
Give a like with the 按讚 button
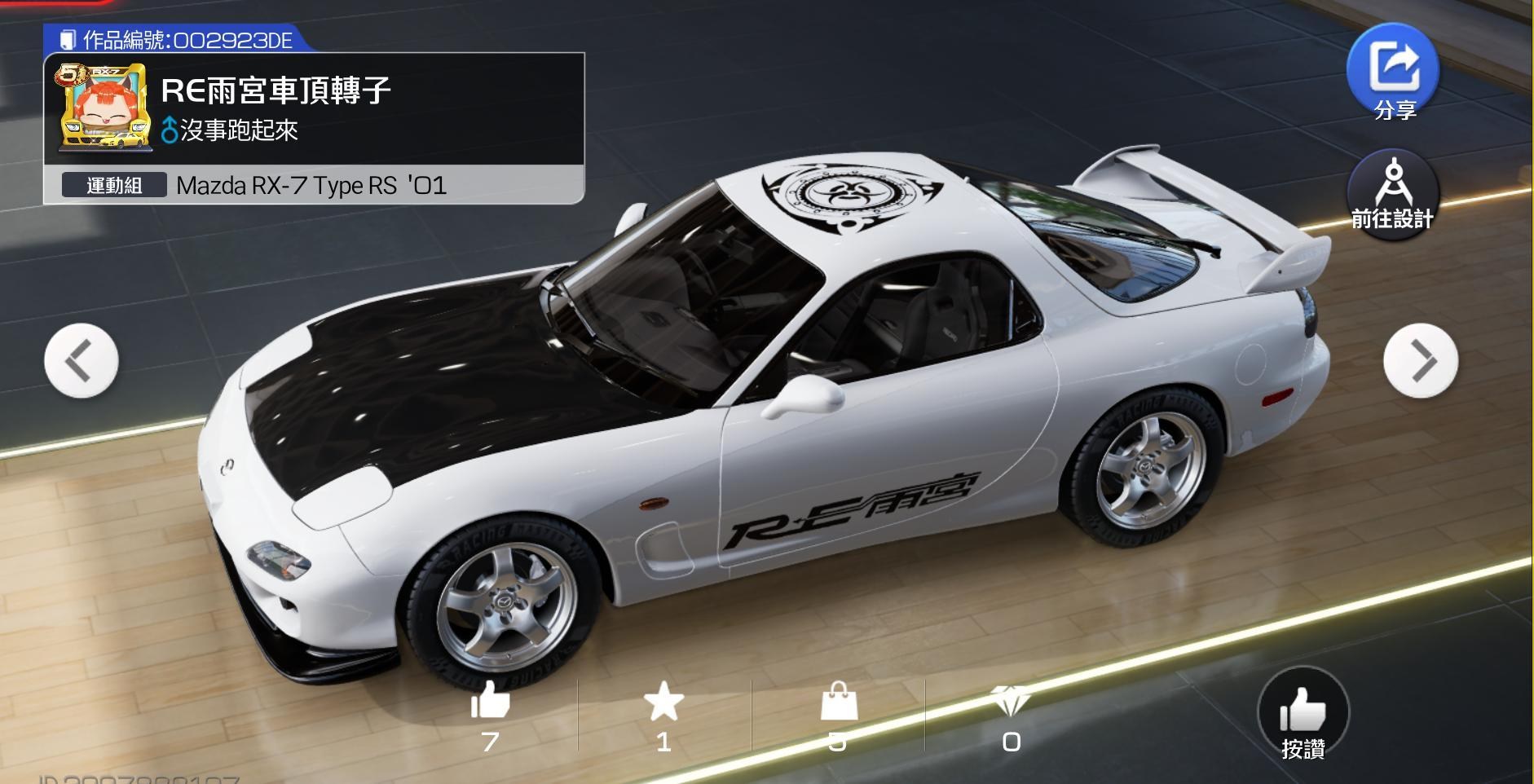(1303, 715)
